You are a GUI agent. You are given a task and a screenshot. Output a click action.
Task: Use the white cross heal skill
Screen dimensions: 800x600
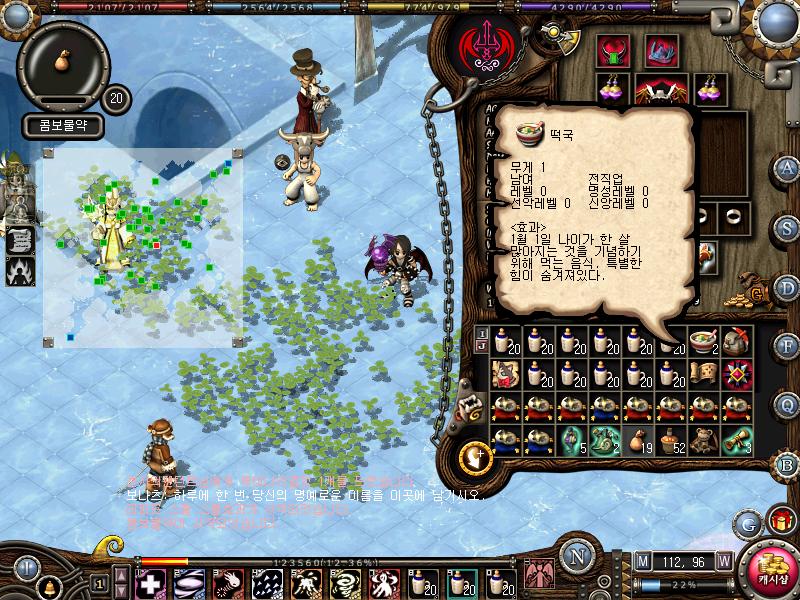coord(150,583)
